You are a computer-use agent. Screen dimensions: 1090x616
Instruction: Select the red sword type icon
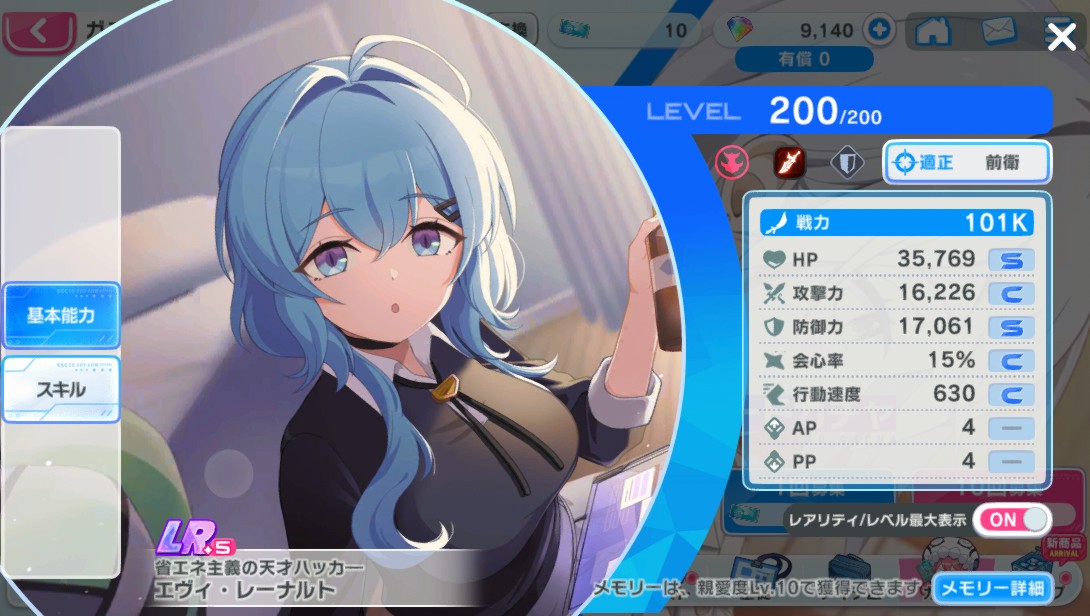(789, 162)
